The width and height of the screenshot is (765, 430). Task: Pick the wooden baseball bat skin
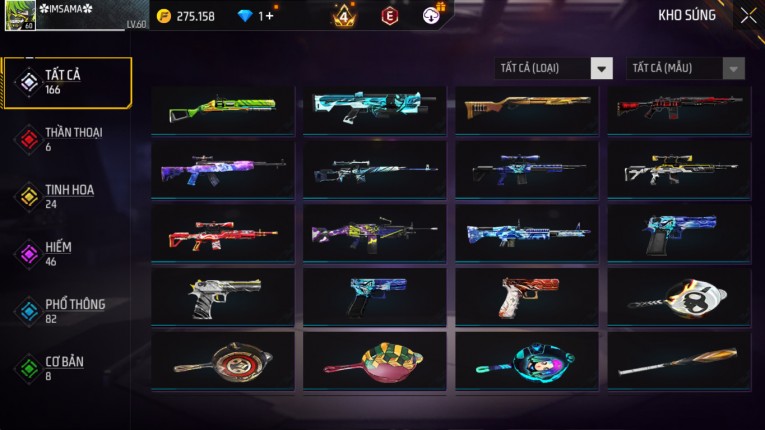pyautogui.click(x=679, y=361)
